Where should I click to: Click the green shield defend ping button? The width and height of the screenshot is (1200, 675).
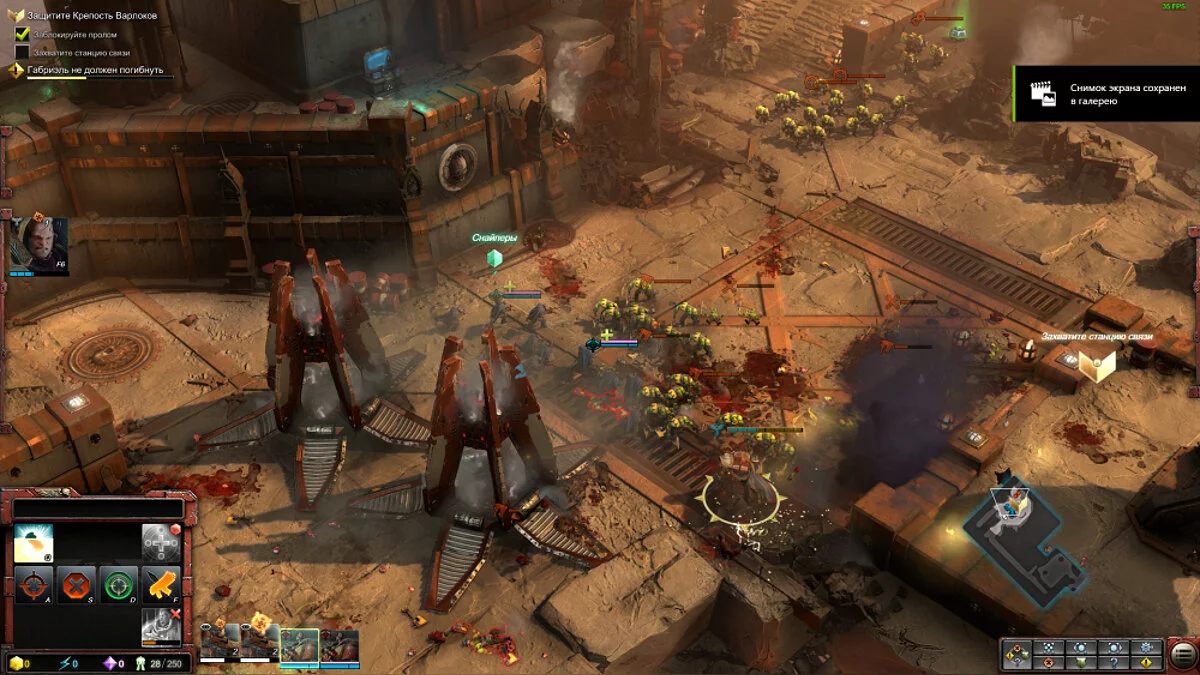1081,662
